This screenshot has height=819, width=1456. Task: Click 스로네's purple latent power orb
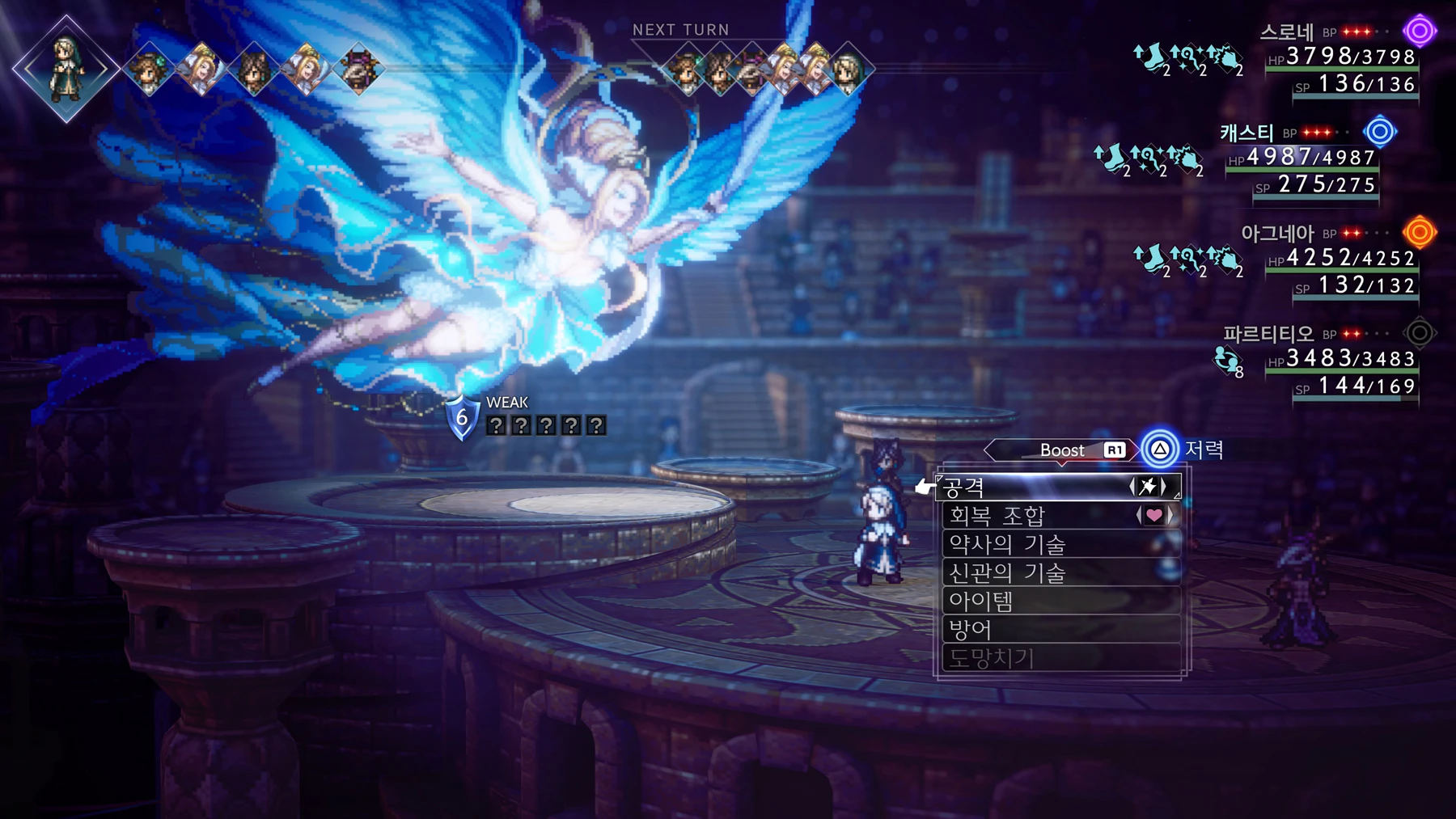(1419, 32)
